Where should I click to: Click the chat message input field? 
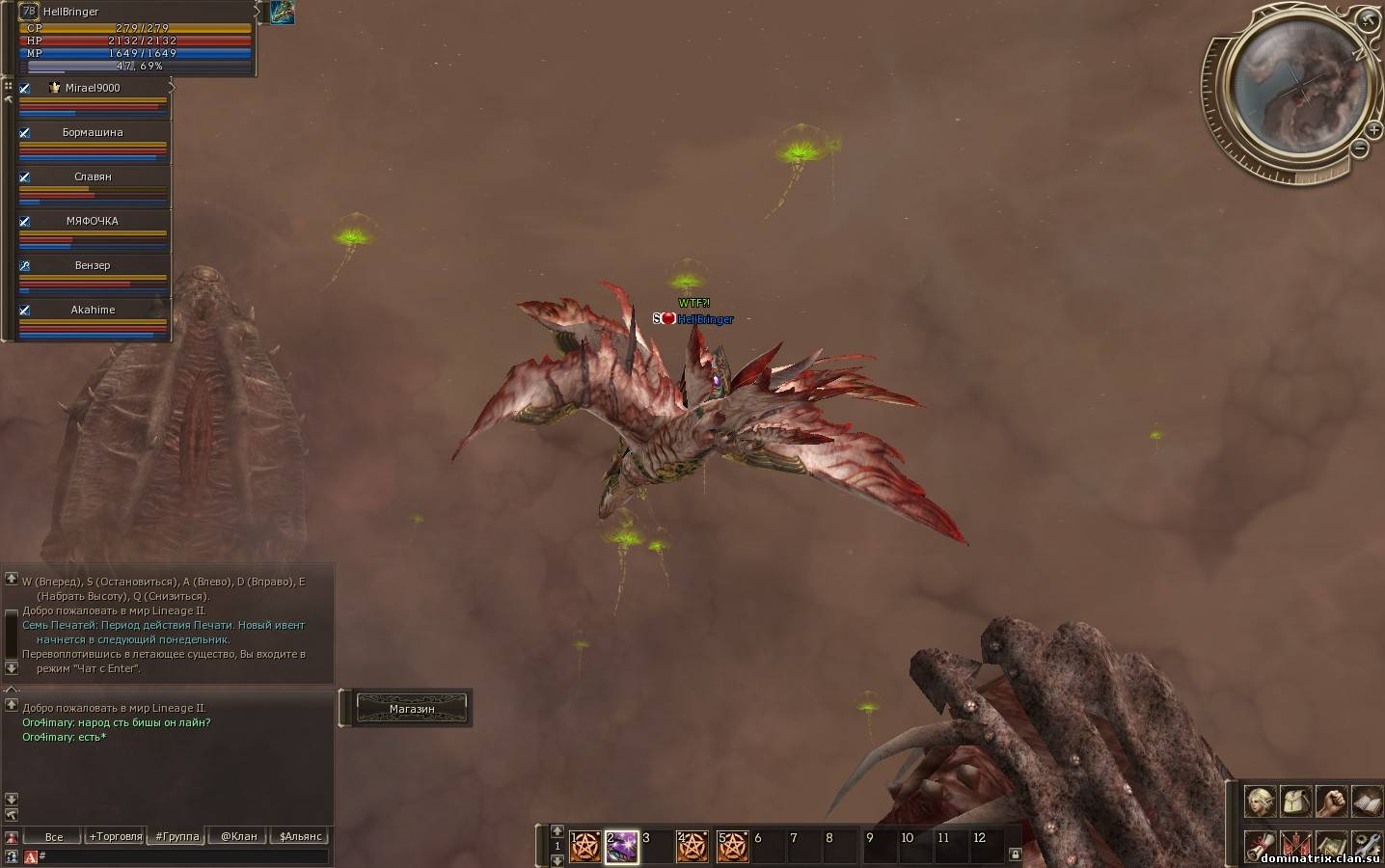coord(183,855)
